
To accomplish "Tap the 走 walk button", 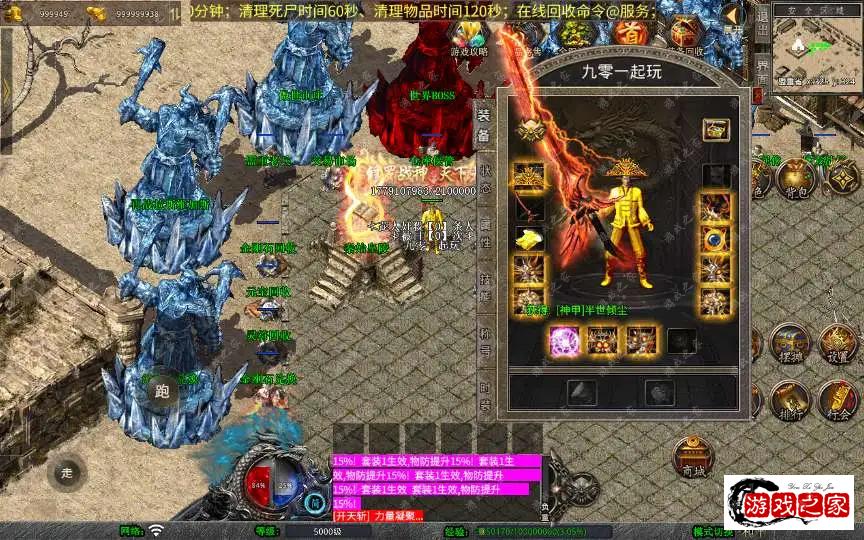I will (67, 472).
